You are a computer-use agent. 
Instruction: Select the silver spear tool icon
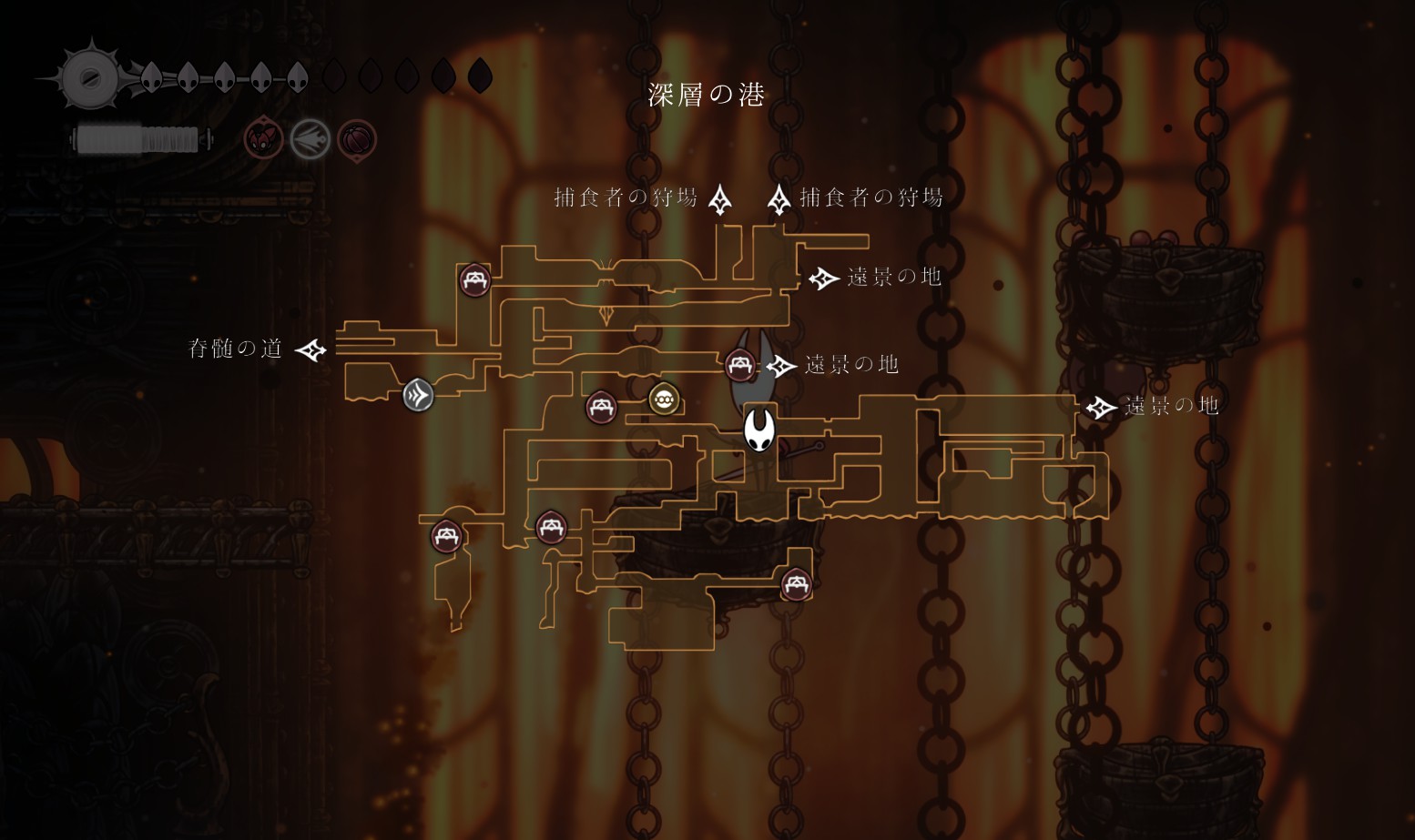(310, 140)
